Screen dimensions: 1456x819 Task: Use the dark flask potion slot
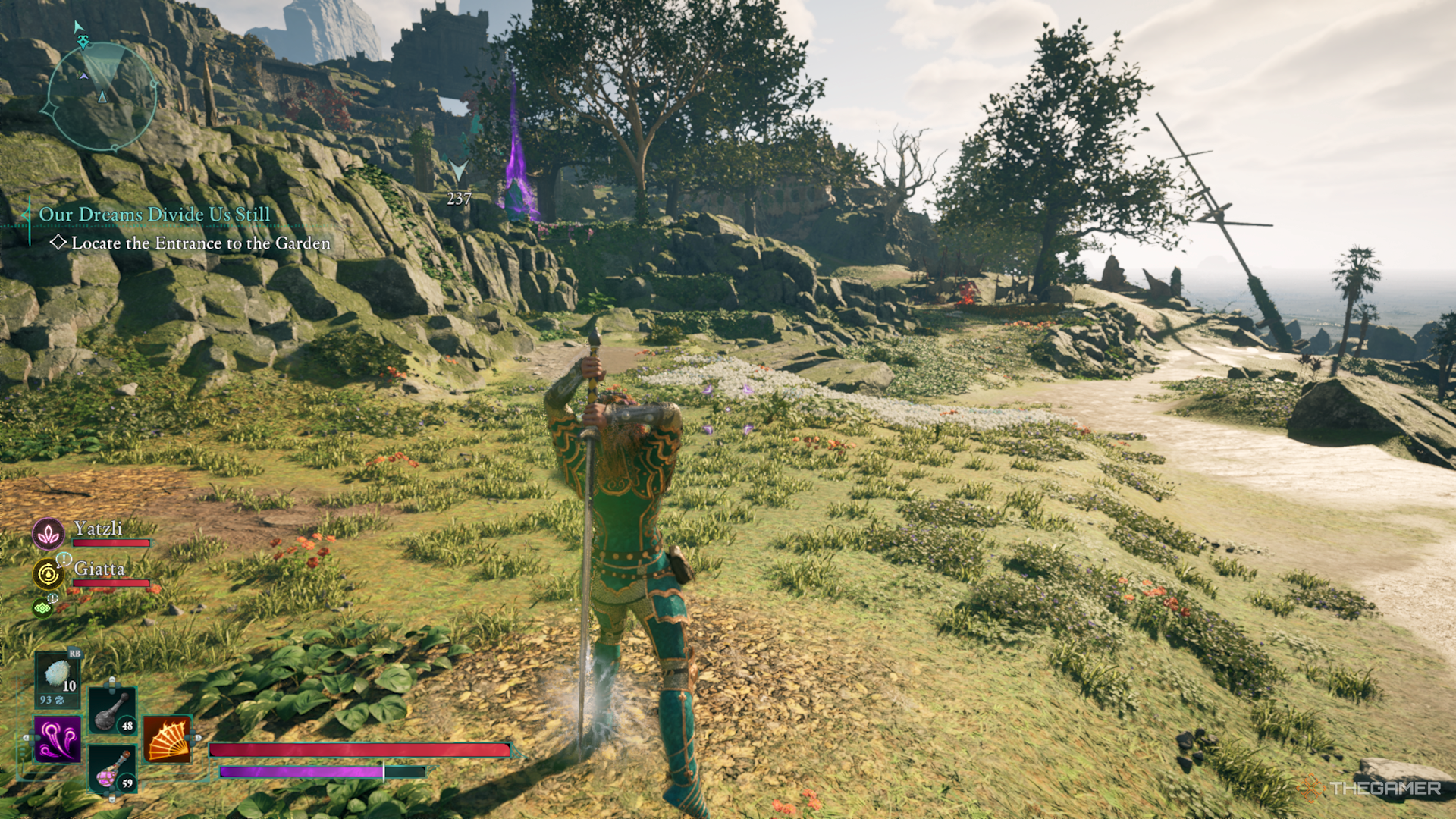[x=113, y=711]
